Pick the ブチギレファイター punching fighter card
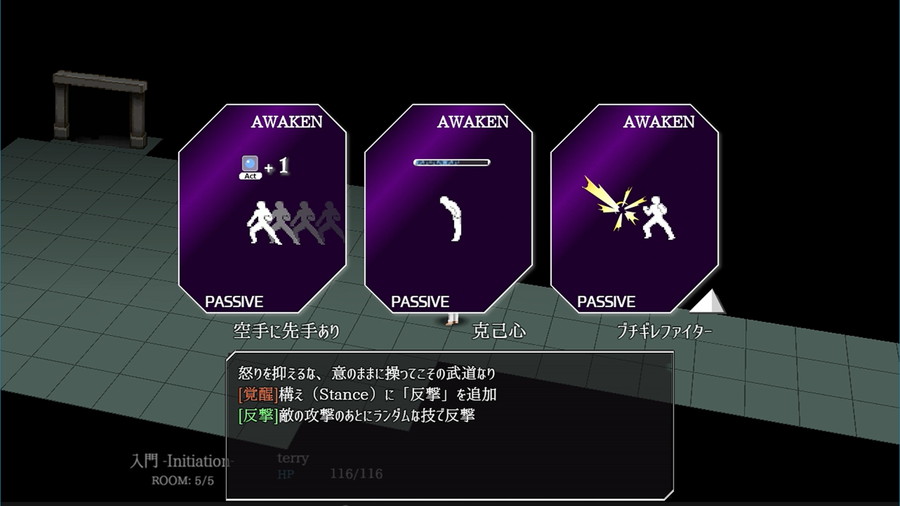Image resolution: width=900 pixels, height=506 pixels. 634,208
